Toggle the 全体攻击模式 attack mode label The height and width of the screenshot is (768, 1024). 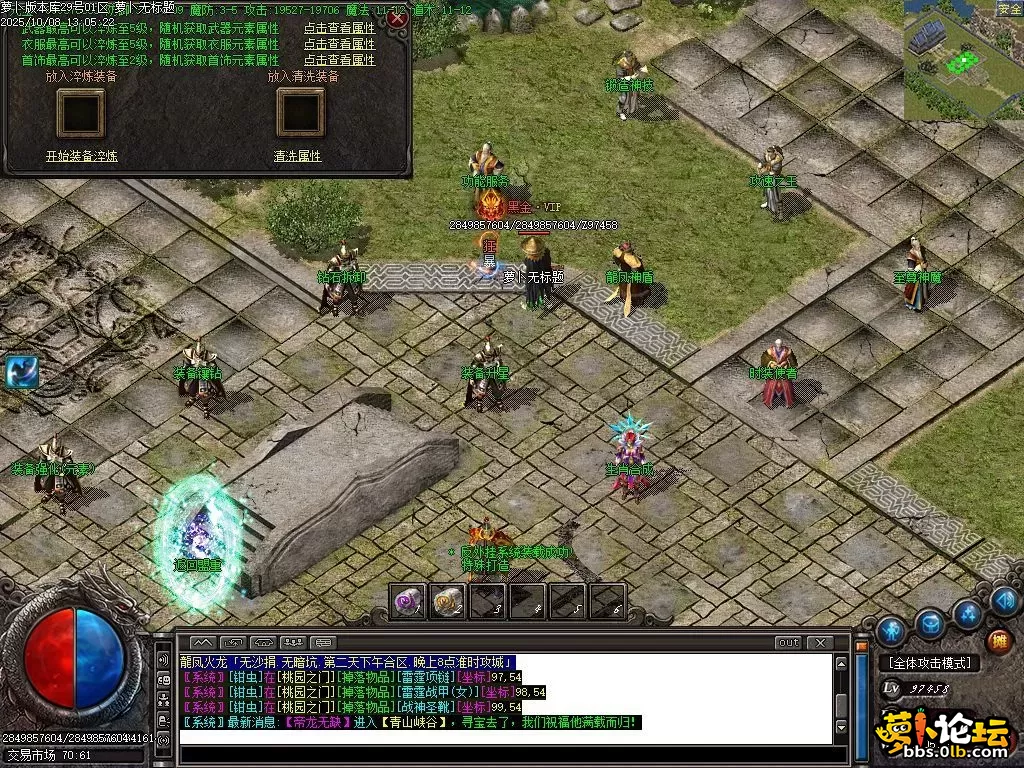(929, 663)
